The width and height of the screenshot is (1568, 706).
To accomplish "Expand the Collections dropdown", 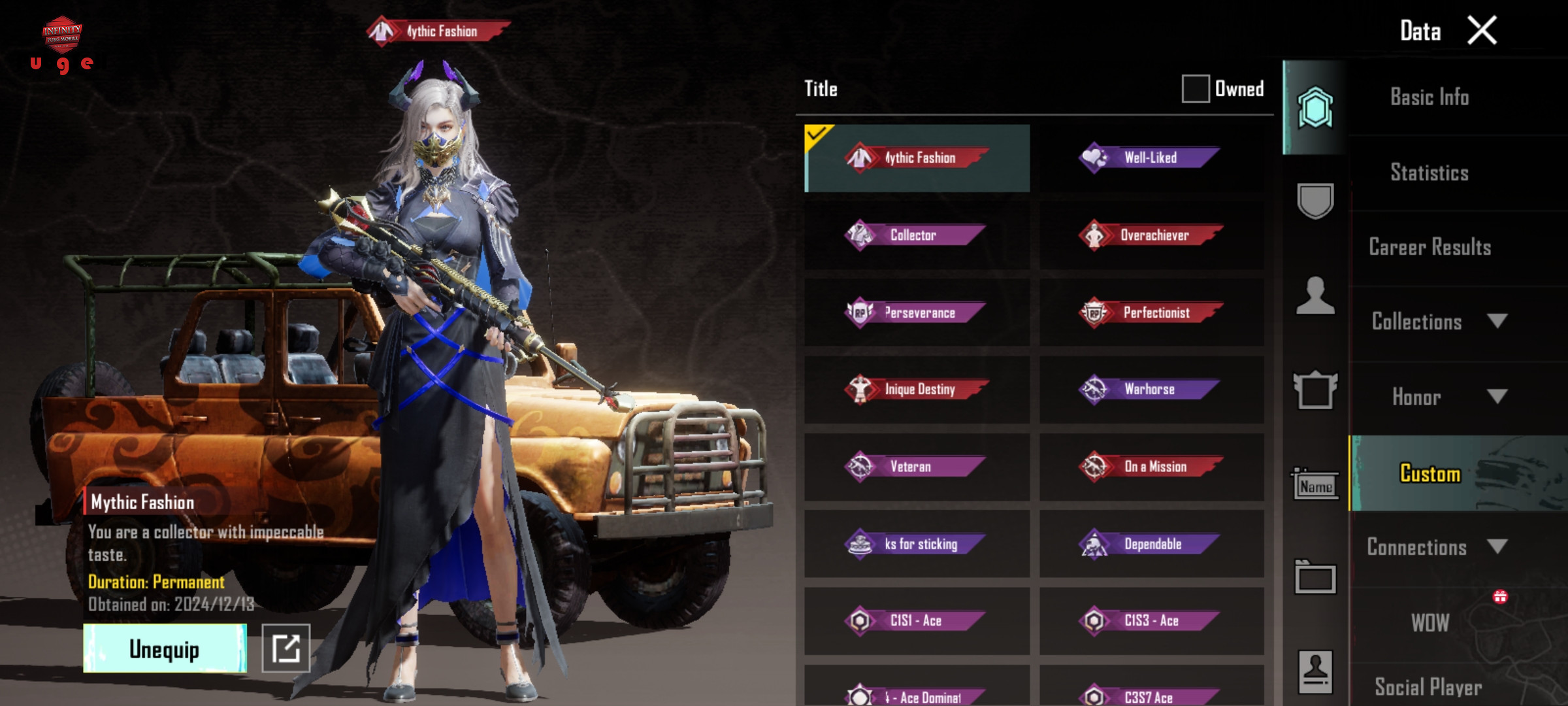I will [x=1437, y=322].
